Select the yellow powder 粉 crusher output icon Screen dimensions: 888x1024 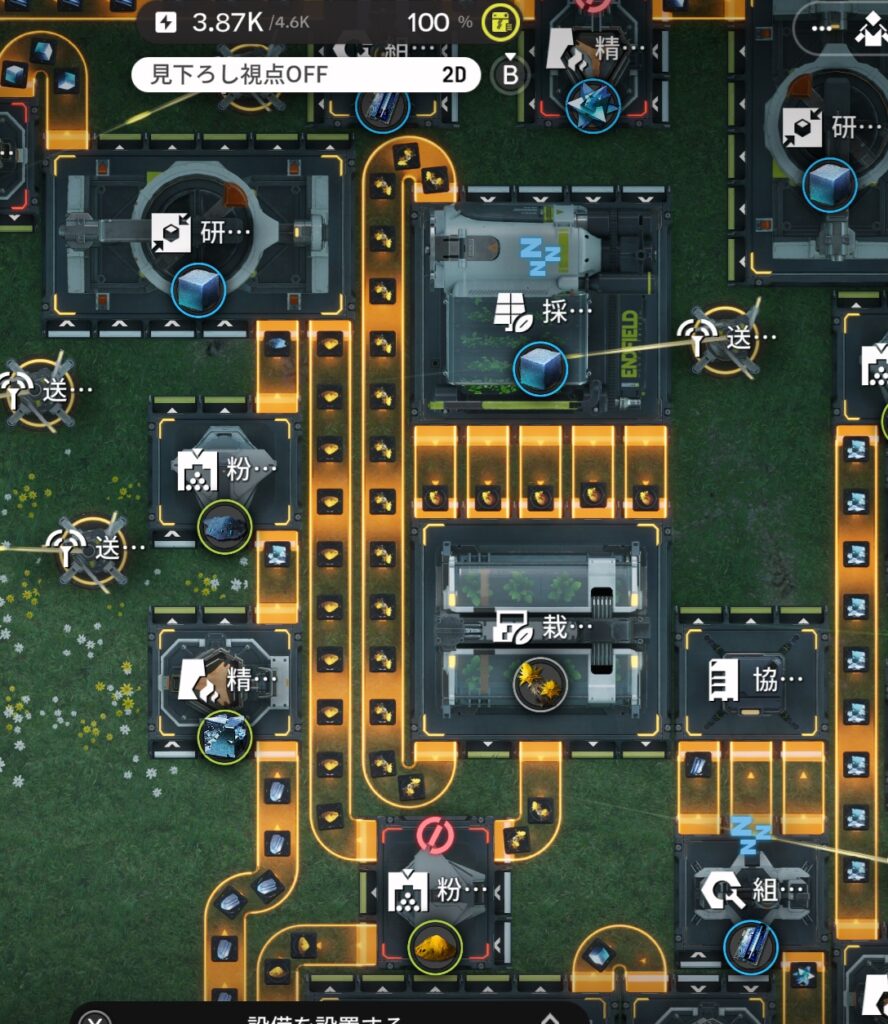(x=435, y=945)
